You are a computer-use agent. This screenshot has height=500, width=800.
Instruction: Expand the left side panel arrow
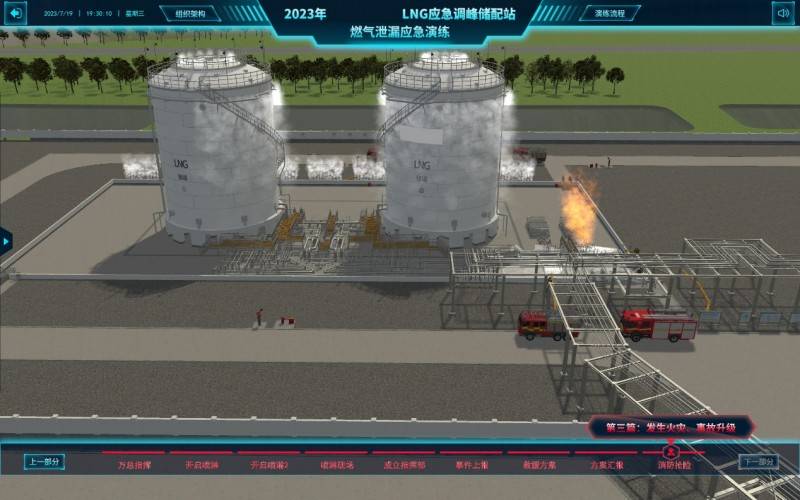[5, 241]
